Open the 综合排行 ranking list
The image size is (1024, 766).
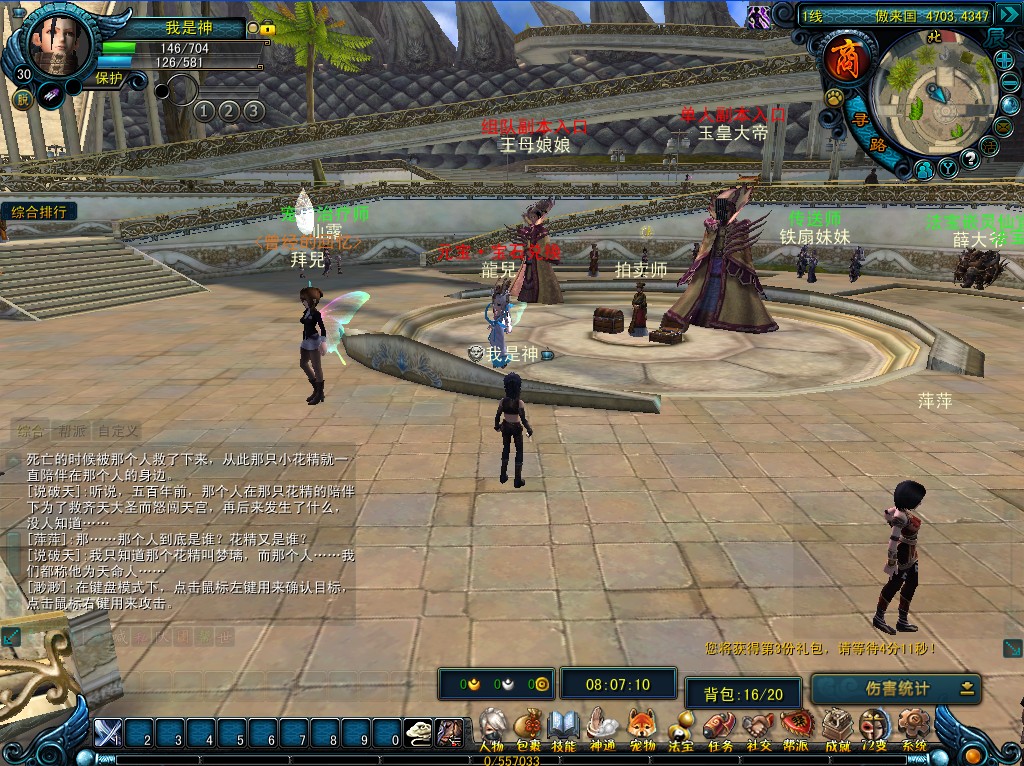(40, 212)
